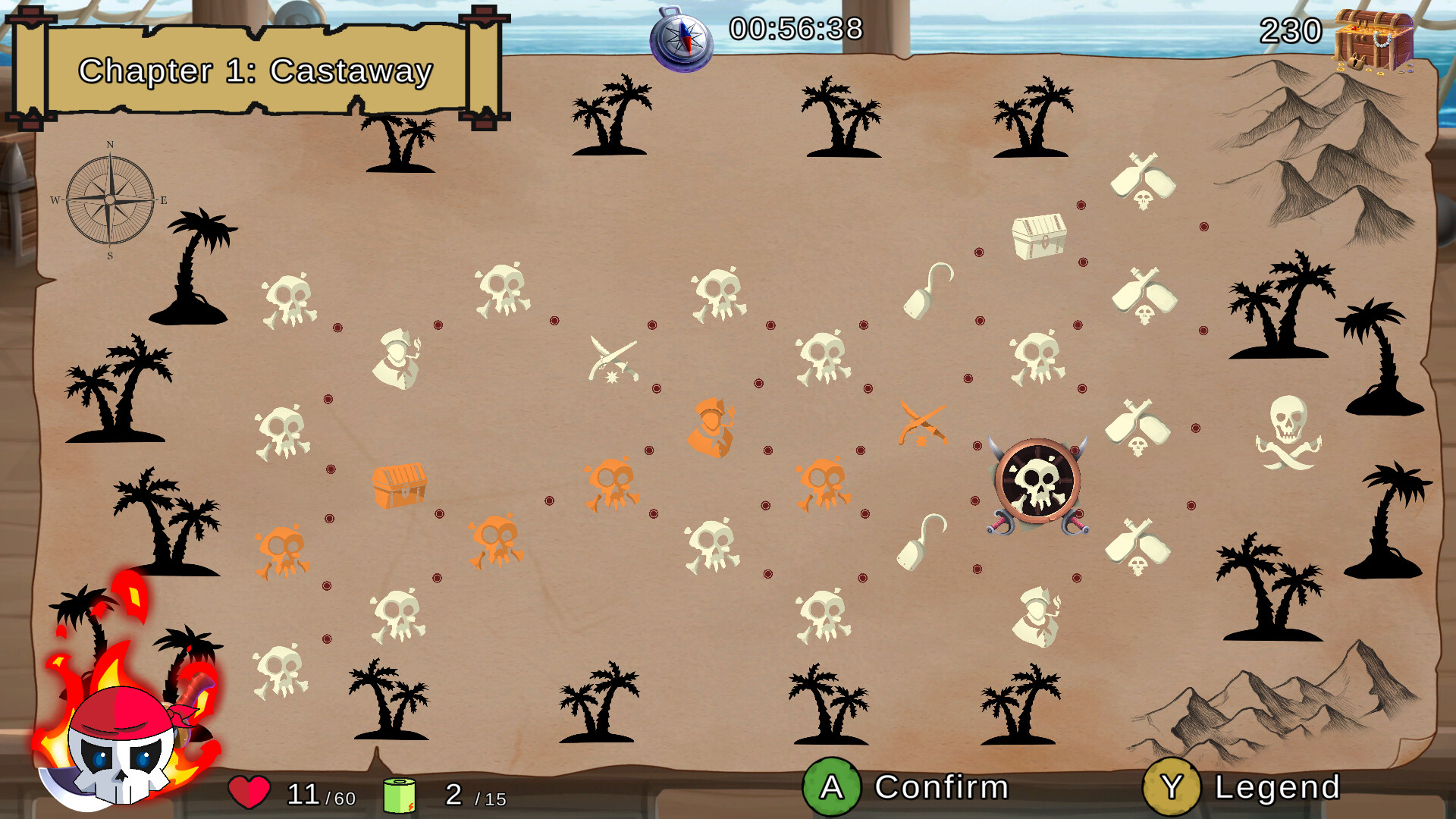Click the heart health indicator showing 11/60
The image size is (1456, 819).
point(250,793)
